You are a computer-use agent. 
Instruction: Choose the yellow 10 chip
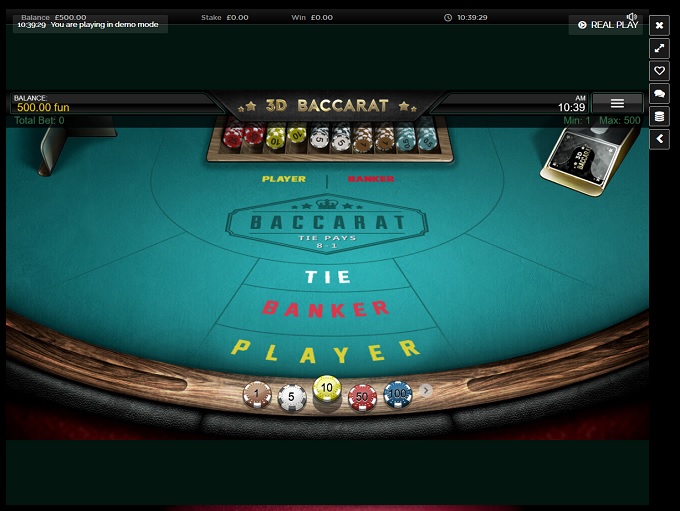tap(327, 390)
